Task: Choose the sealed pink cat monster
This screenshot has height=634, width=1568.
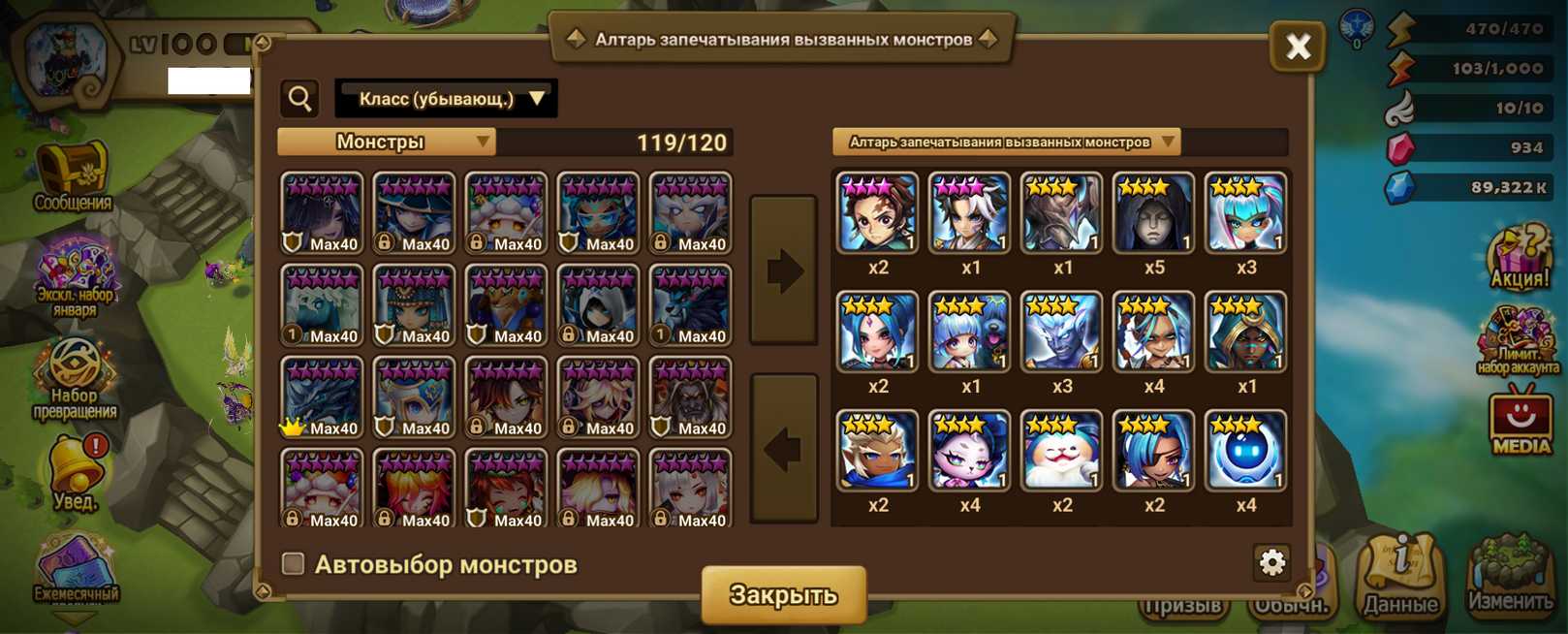Action: tap(969, 450)
